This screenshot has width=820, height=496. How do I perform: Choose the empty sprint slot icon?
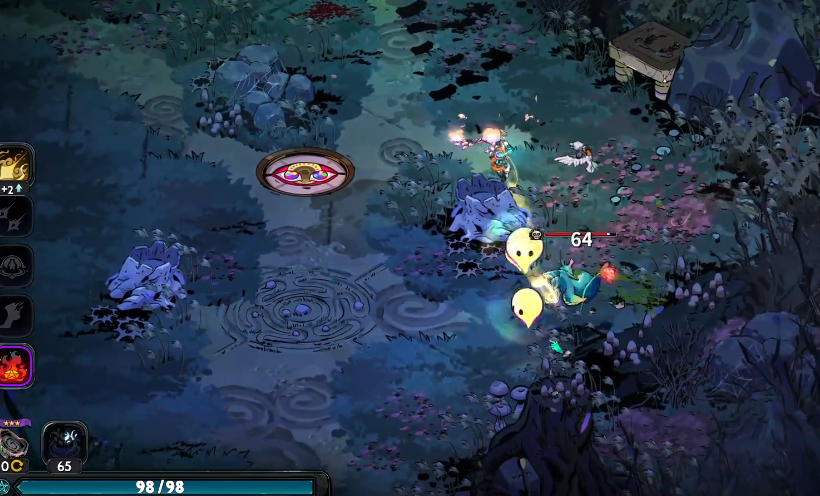[x=16, y=315]
